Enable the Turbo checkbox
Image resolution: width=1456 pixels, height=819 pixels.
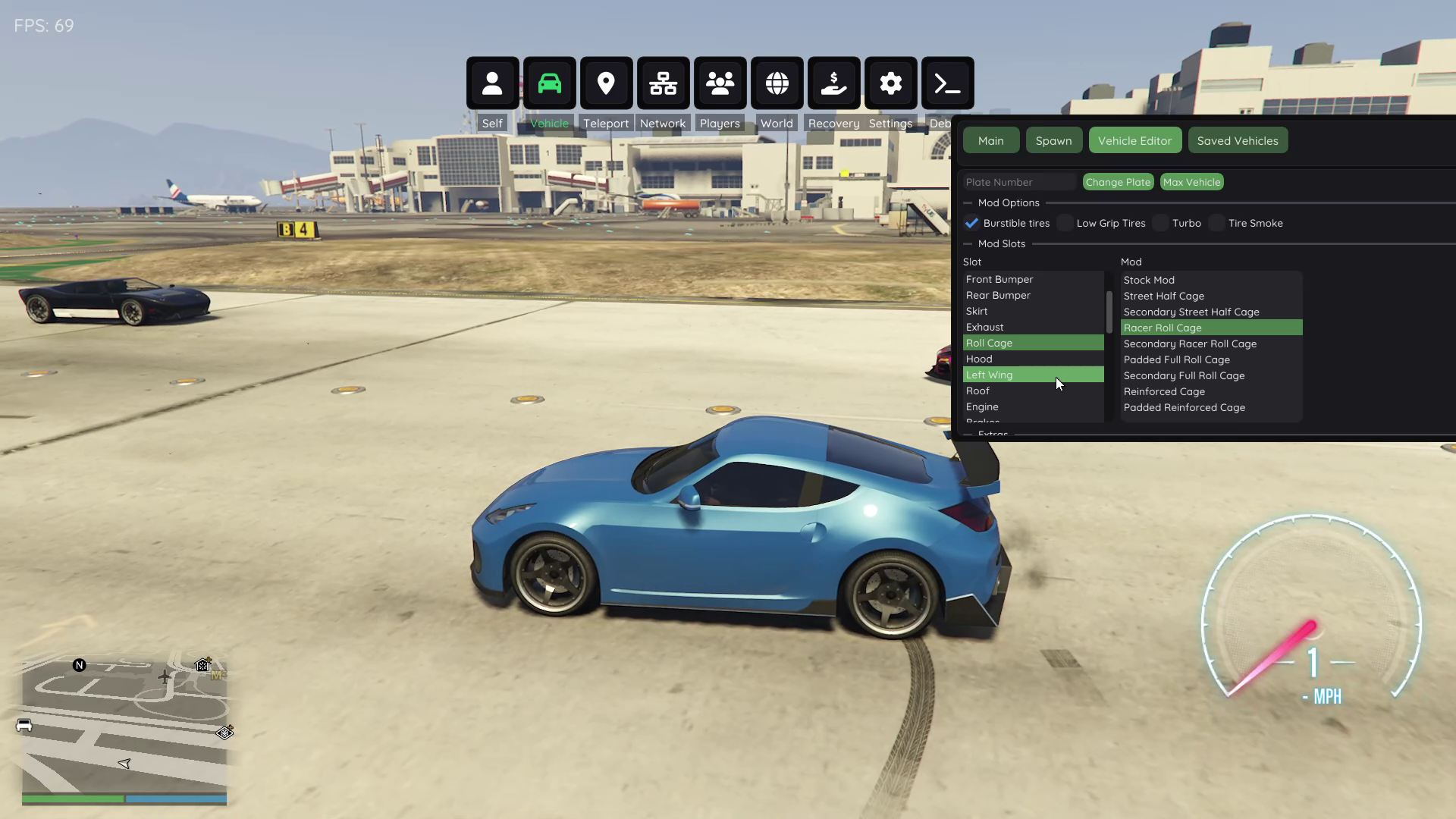(x=1161, y=224)
